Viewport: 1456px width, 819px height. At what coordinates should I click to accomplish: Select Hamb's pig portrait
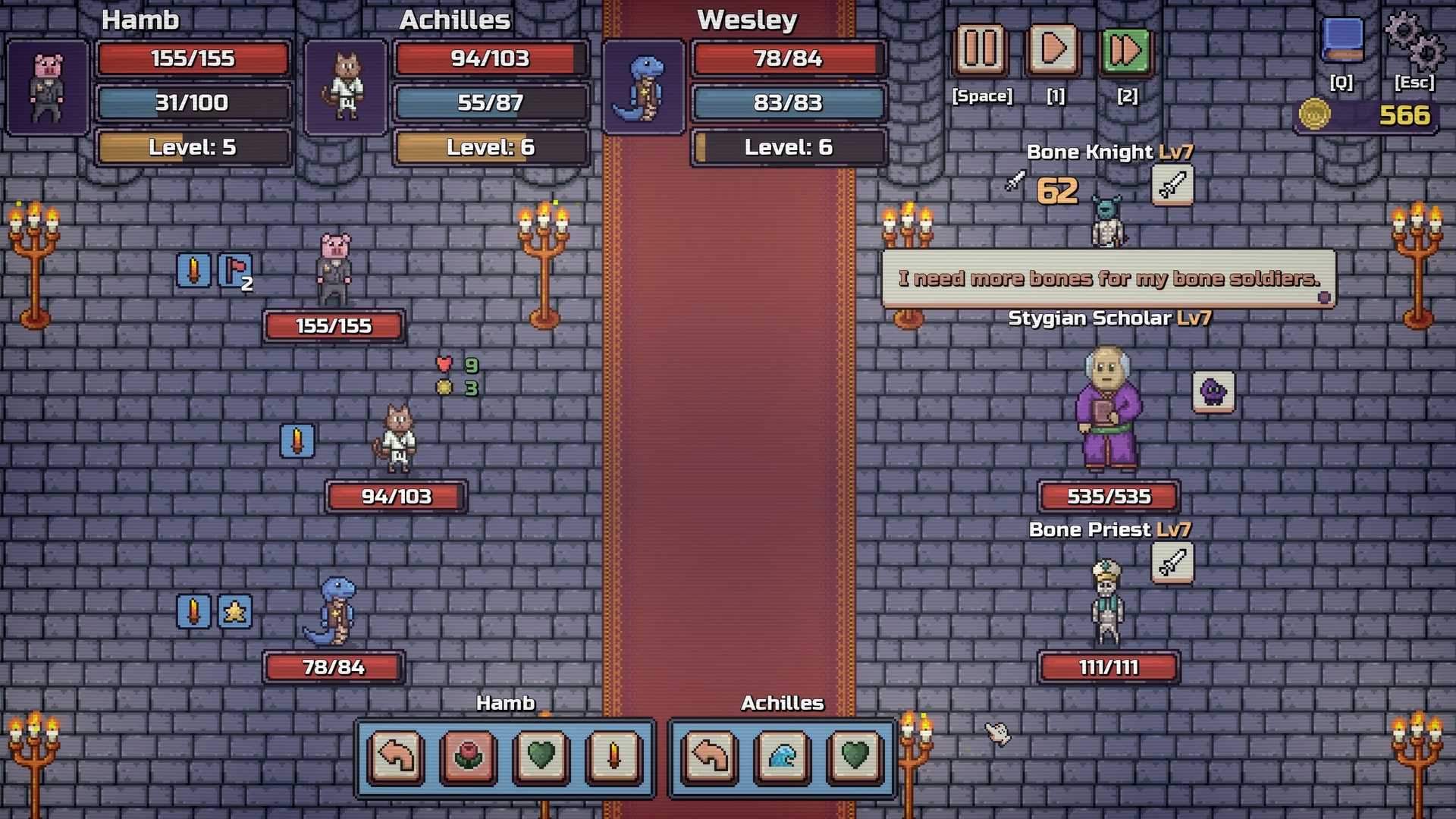click(47, 88)
